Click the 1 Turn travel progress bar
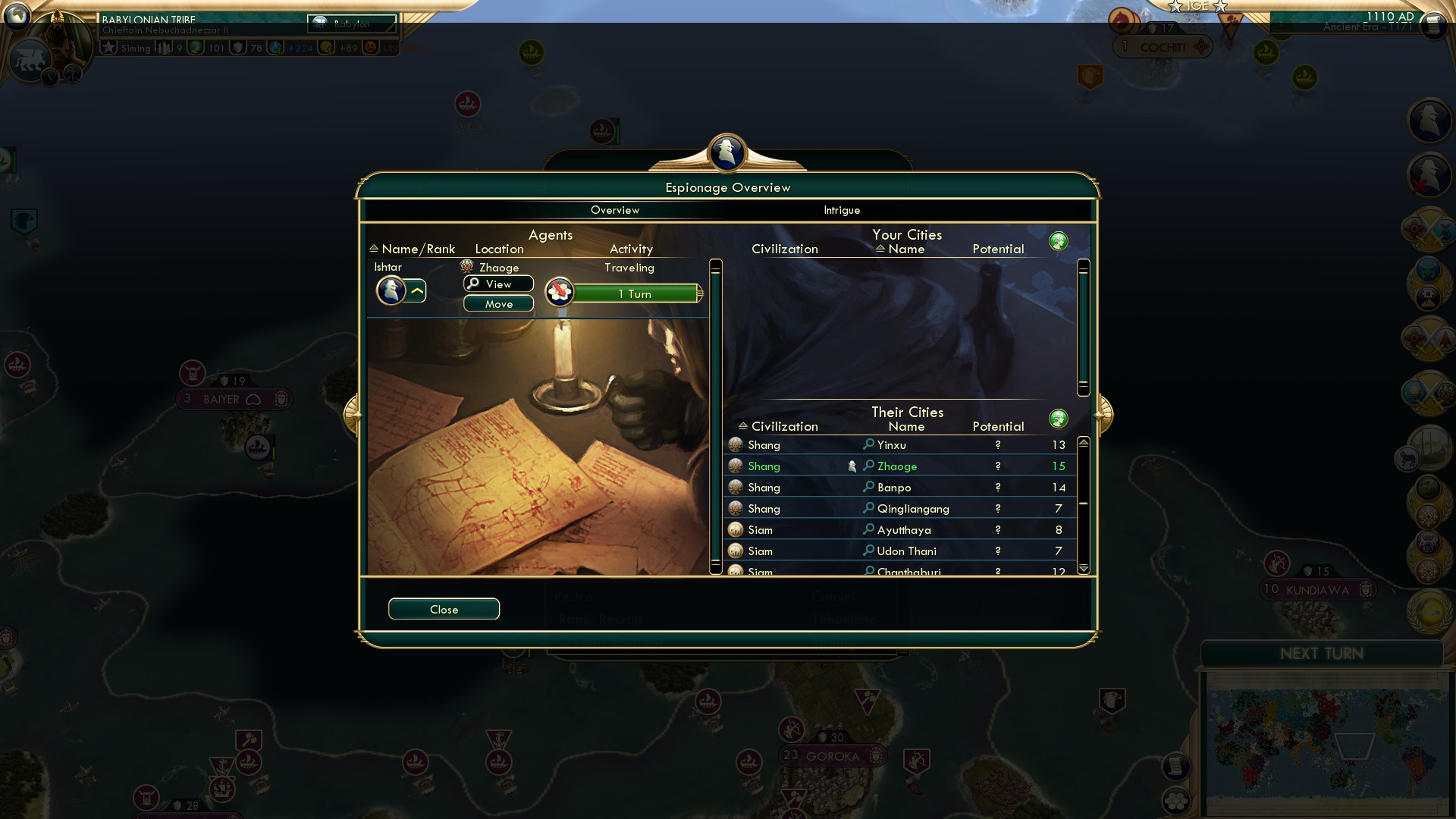The height and width of the screenshot is (819, 1456). coord(635,293)
